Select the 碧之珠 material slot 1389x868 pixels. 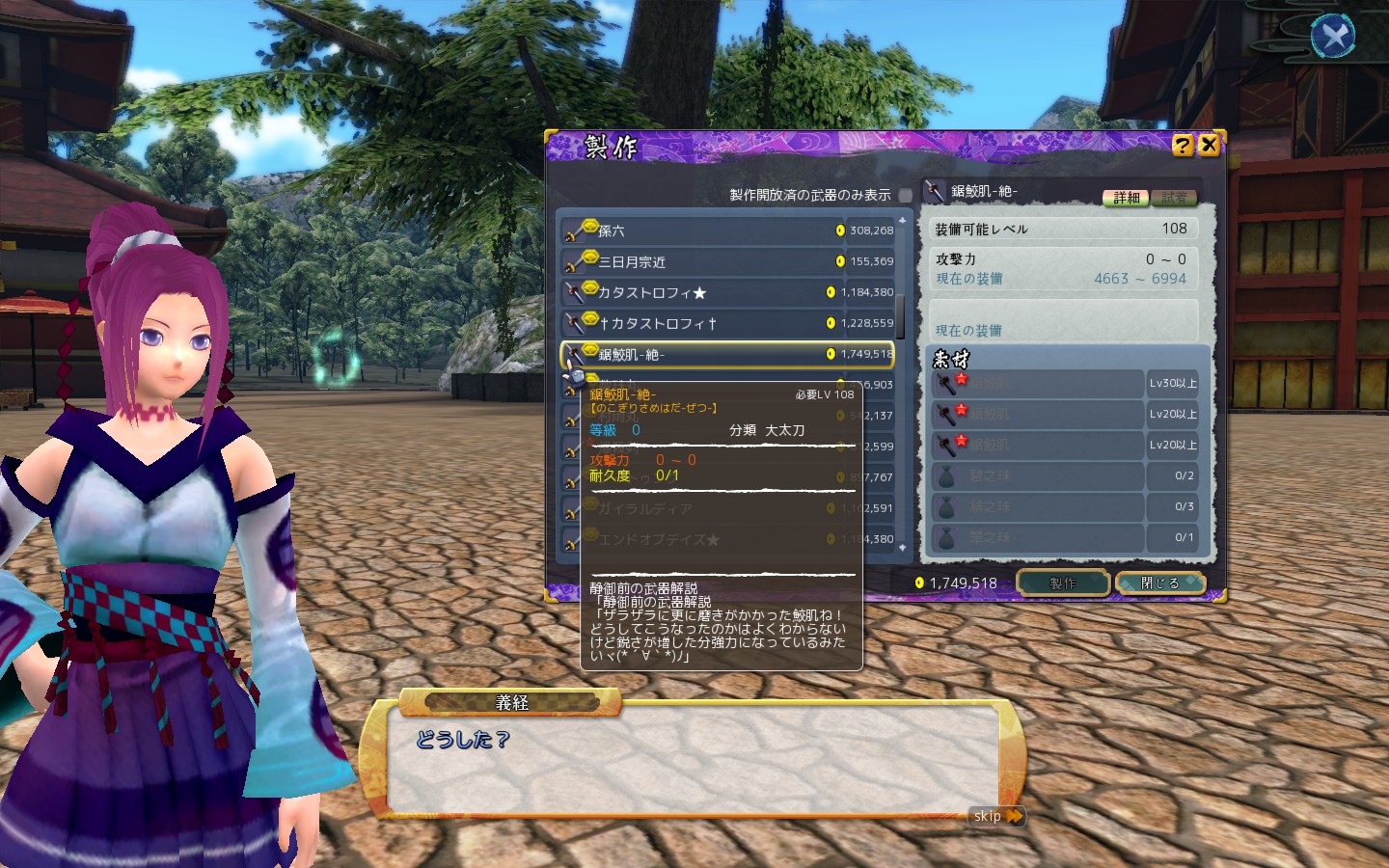[x=1037, y=475]
